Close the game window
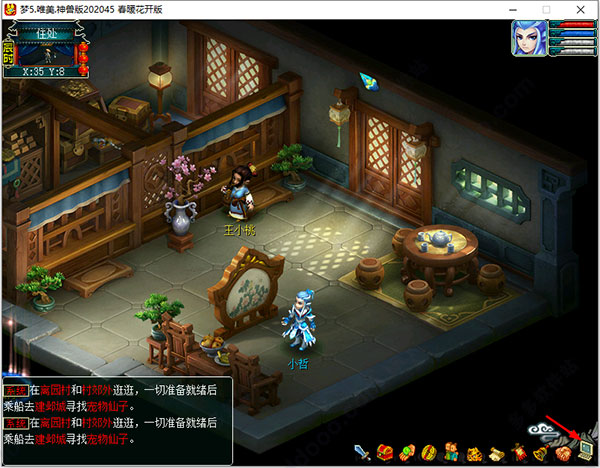 tap(582, 9)
